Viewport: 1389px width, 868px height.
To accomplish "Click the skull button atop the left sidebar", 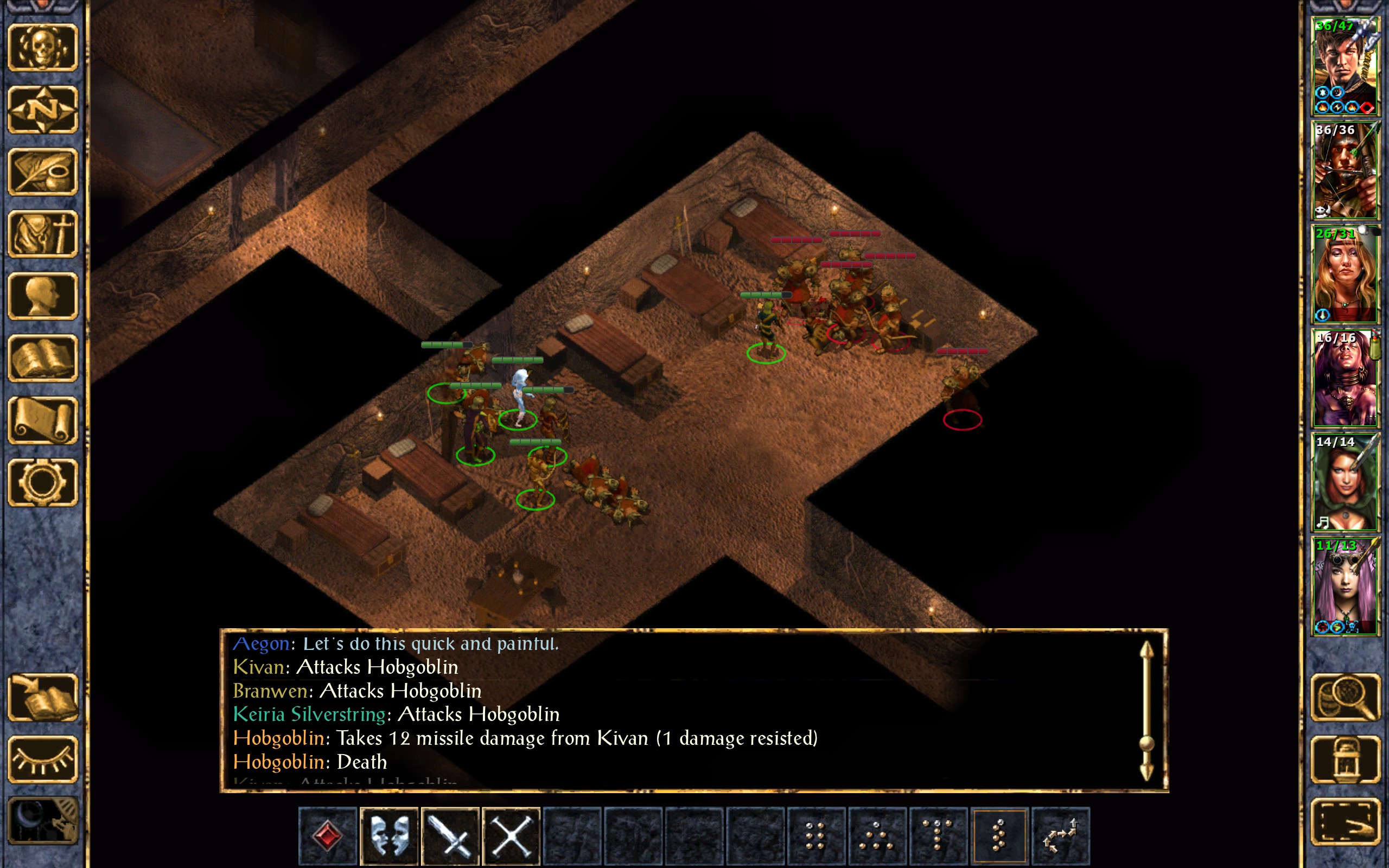I will [x=42, y=48].
